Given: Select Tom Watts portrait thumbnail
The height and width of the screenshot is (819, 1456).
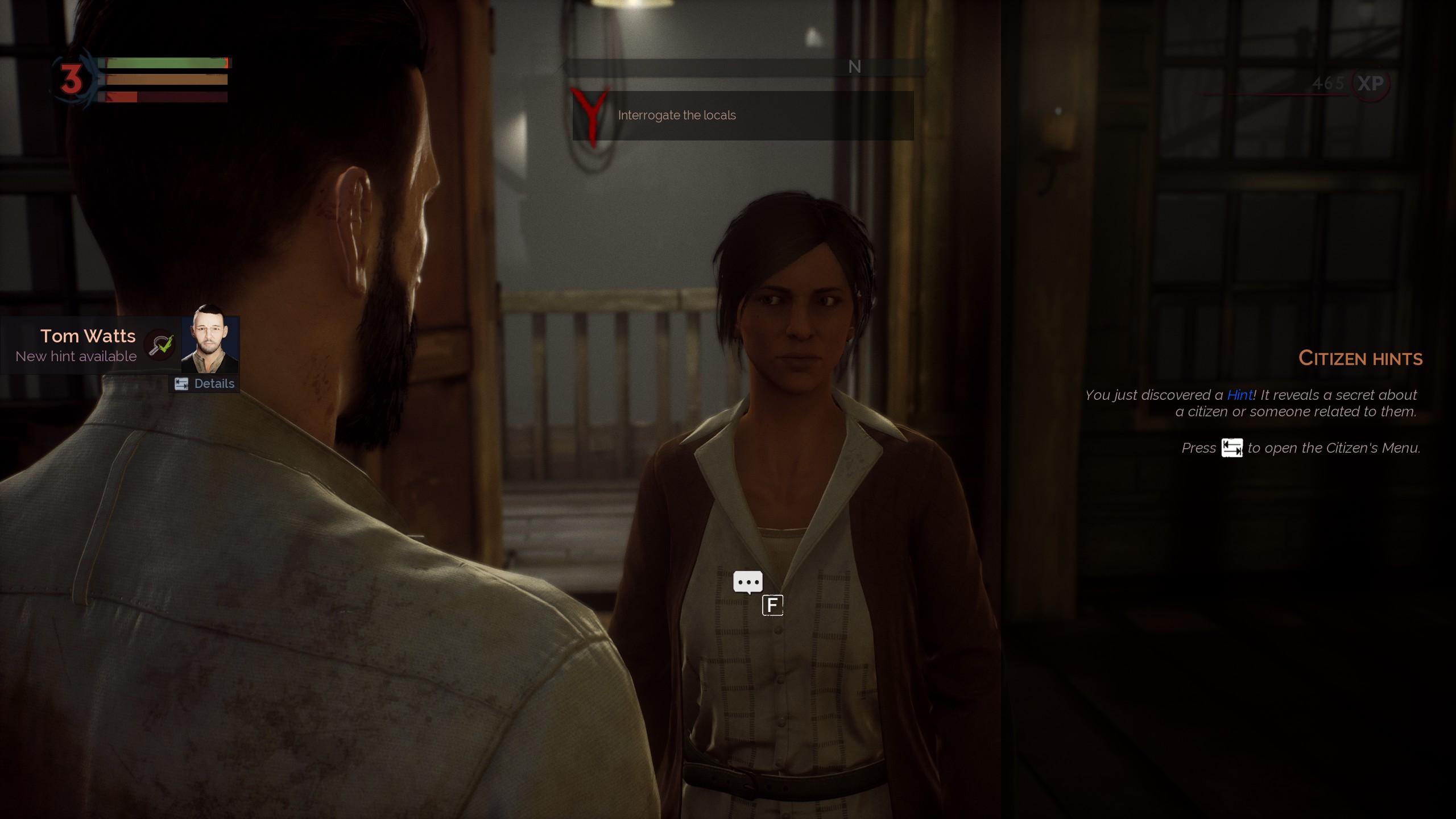Looking at the screenshot, I should [x=209, y=340].
